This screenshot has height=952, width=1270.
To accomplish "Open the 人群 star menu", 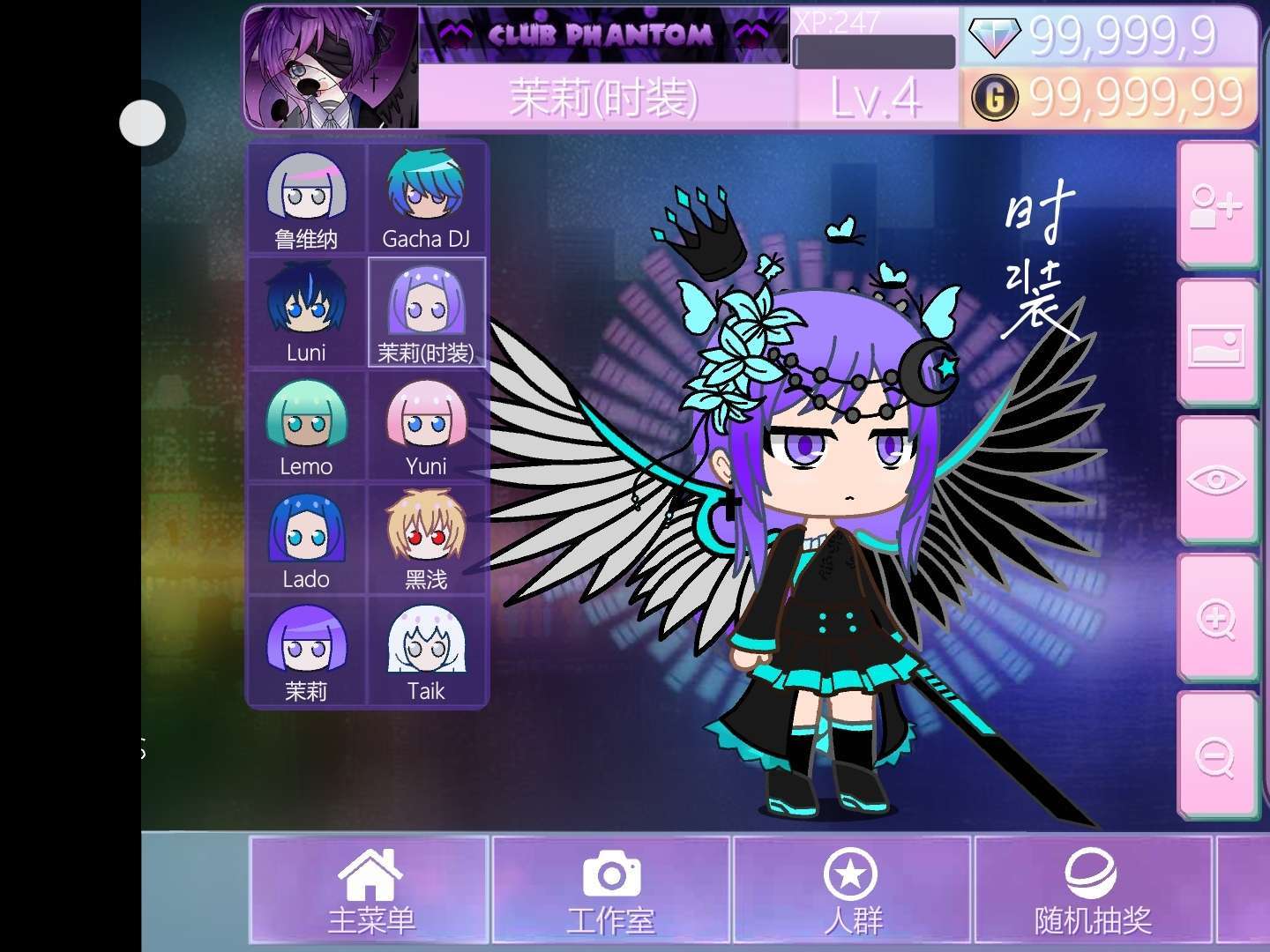I will pos(851,889).
